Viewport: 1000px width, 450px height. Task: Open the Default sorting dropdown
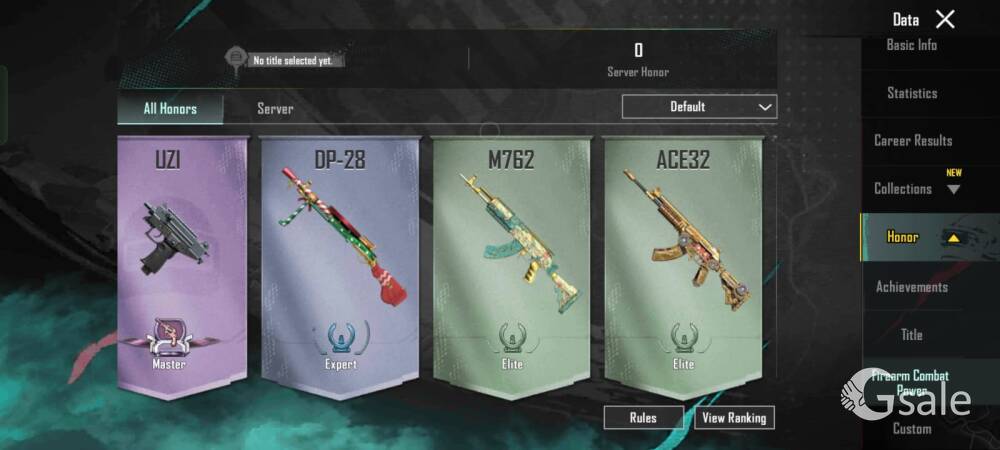tap(699, 107)
